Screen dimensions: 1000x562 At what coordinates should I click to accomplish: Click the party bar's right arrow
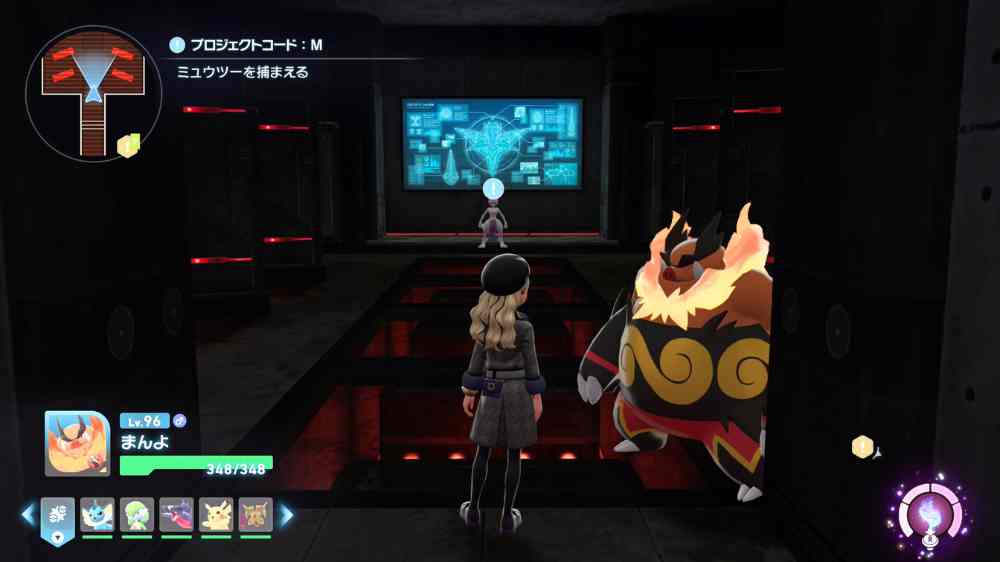[x=287, y=515]
